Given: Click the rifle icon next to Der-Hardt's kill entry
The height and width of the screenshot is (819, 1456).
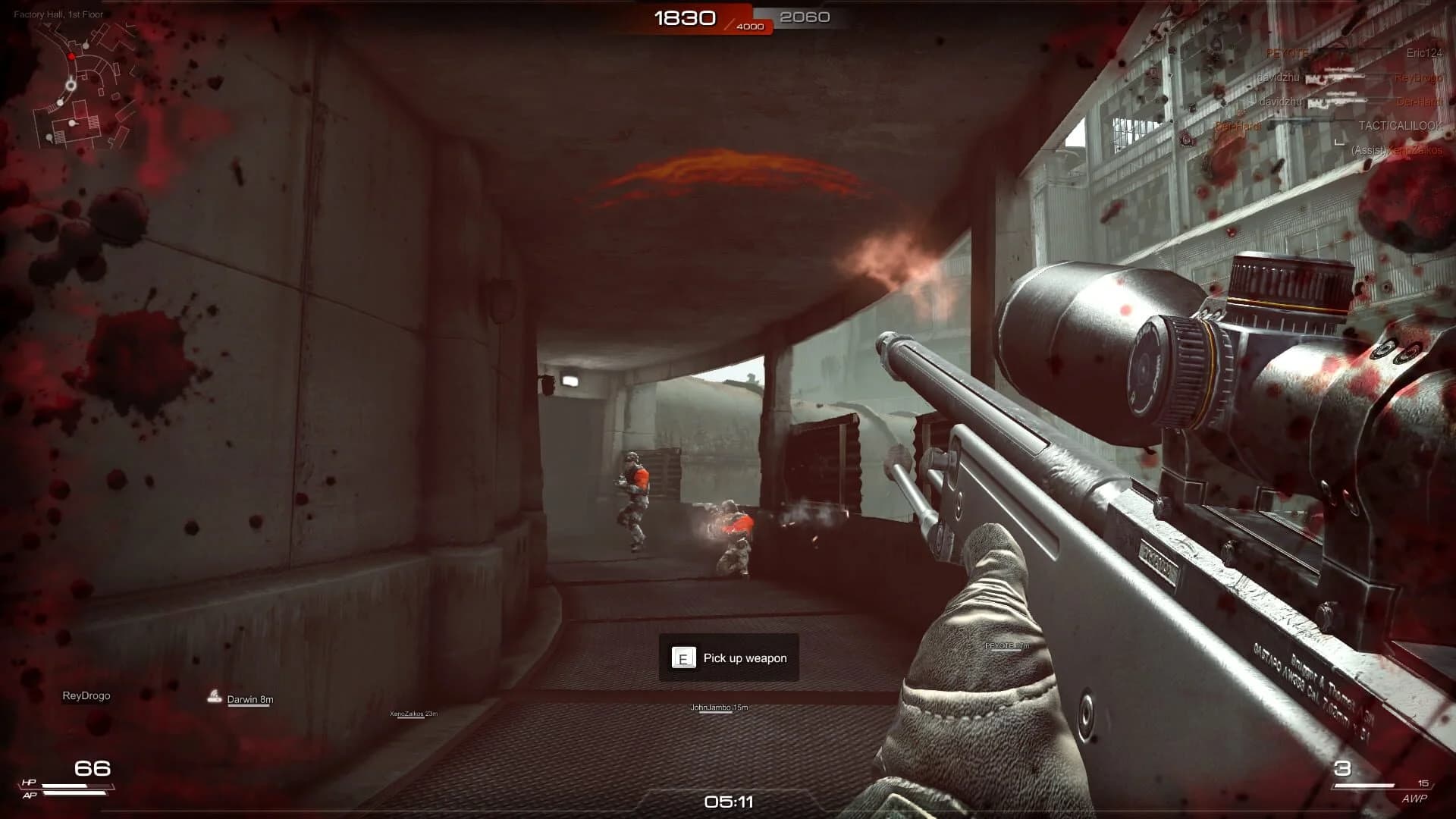Looking at the screenshot, I should tap(1336, 102).
